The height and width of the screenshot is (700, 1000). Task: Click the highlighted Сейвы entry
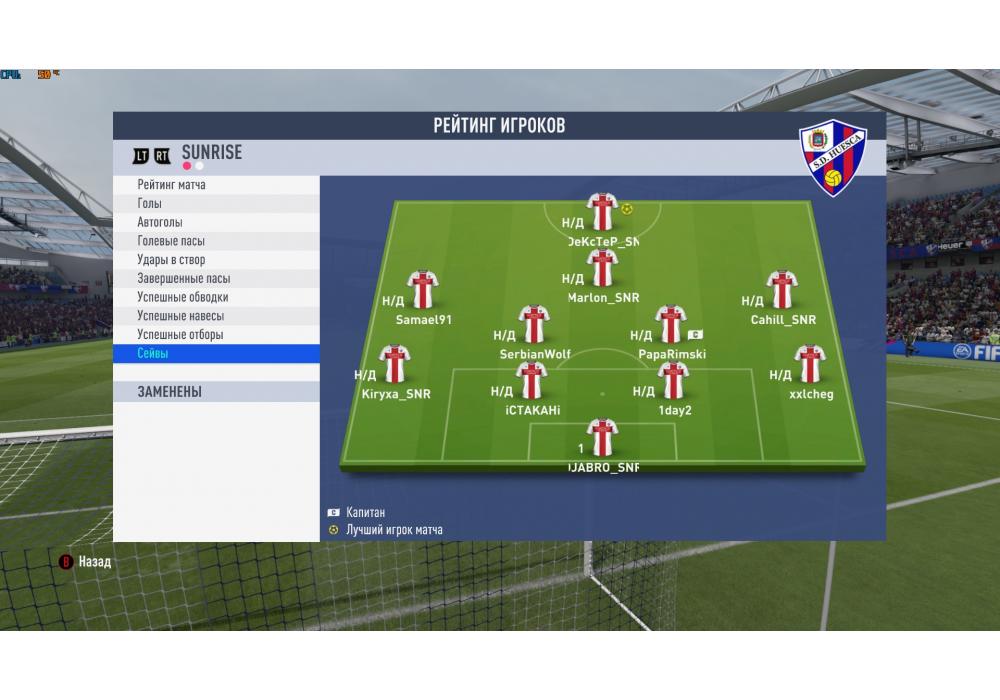153,354
